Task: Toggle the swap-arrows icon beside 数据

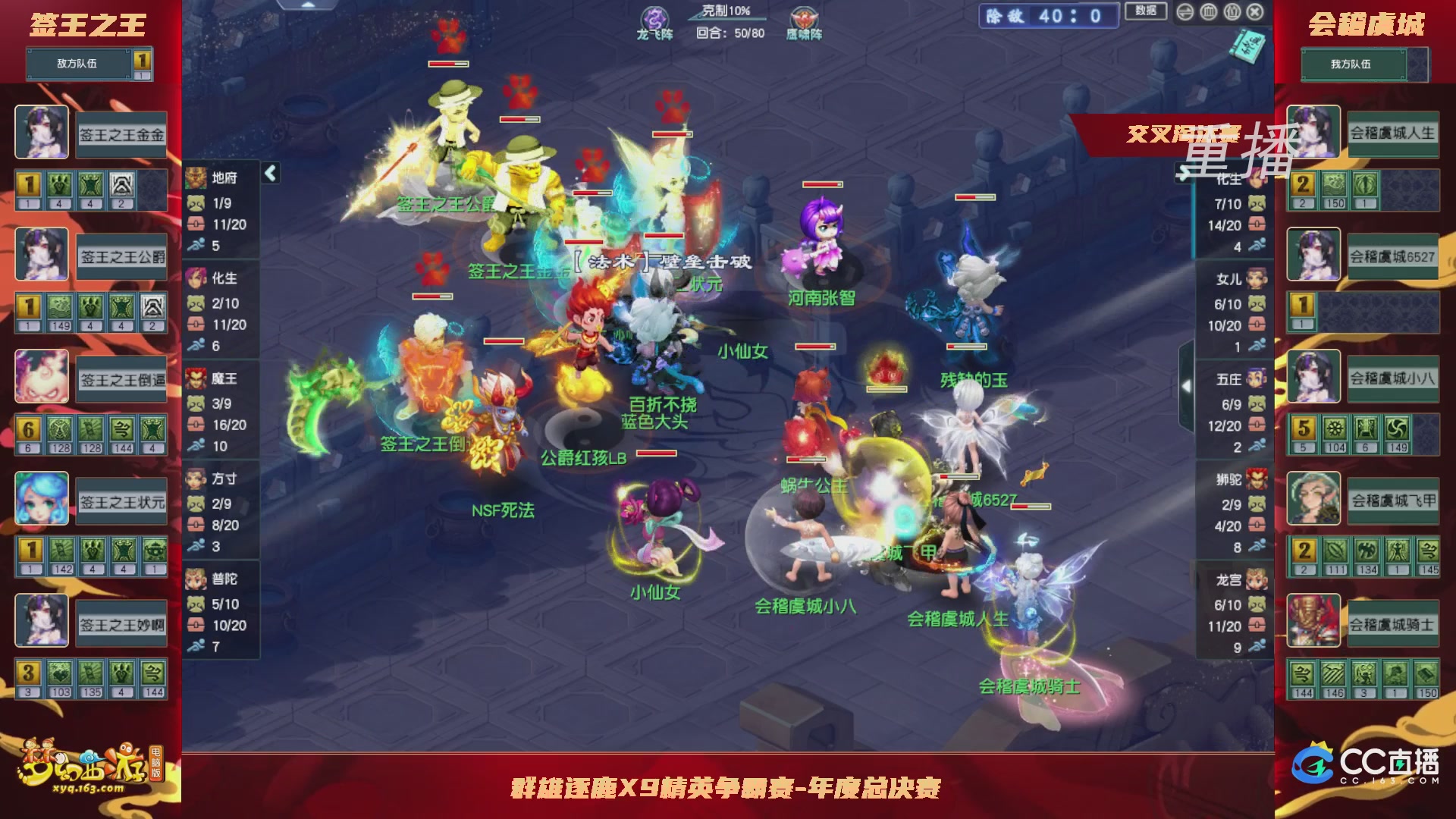Action: tap(1185, 12)
